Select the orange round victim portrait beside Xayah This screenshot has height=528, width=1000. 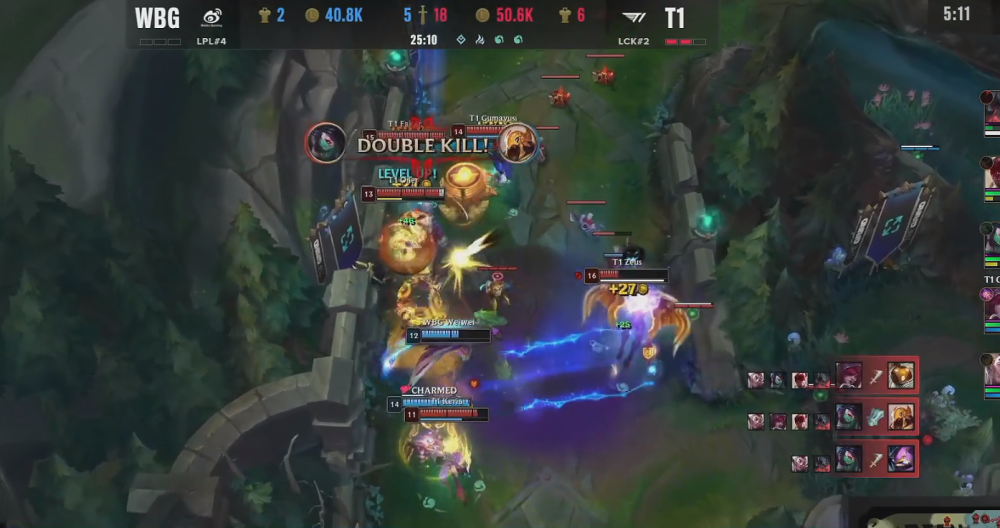(900, 376)
